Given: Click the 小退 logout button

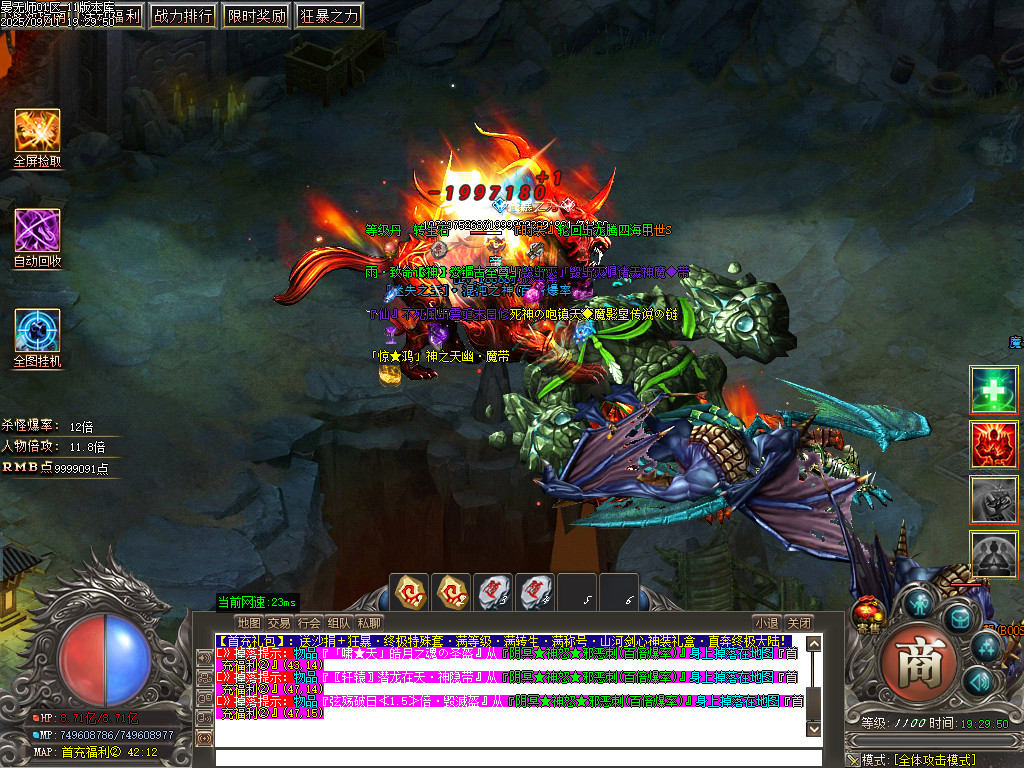Looking at the screenshot, I should pyautogui.click(x=766, y=622).
